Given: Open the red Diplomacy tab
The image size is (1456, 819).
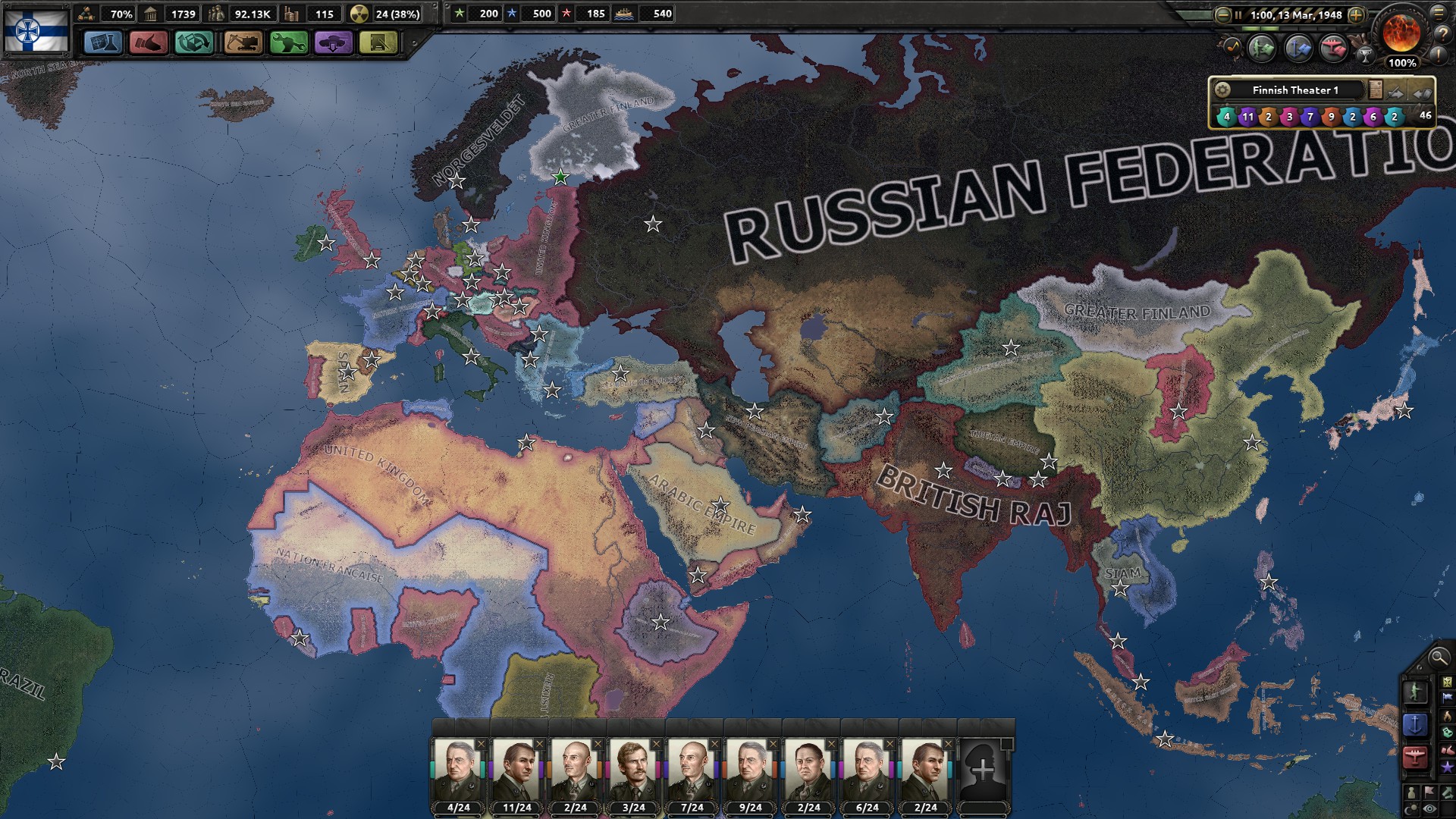Looking at the screenshot, I should [149, 42].
